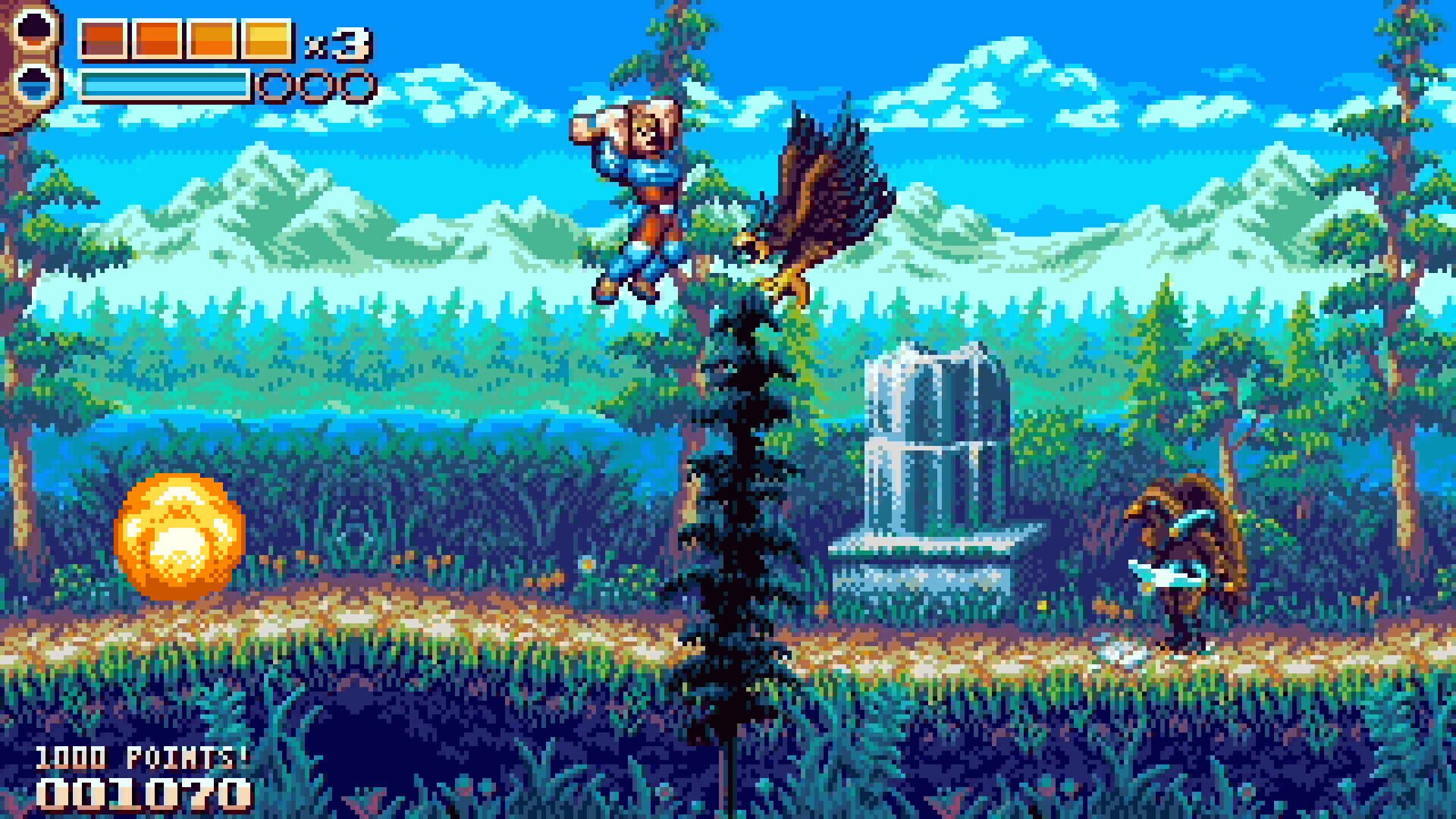Expand the wooden HUD panel on the left edge

point(30,61)
